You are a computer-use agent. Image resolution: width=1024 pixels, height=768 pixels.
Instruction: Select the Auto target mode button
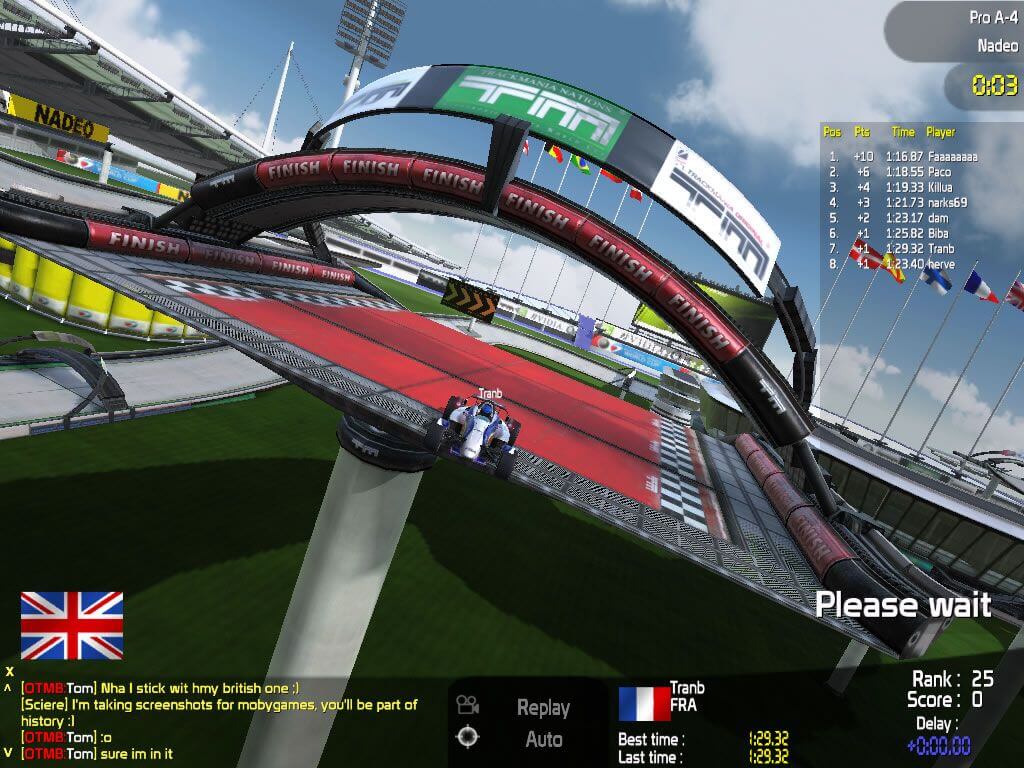coord(542,740)
